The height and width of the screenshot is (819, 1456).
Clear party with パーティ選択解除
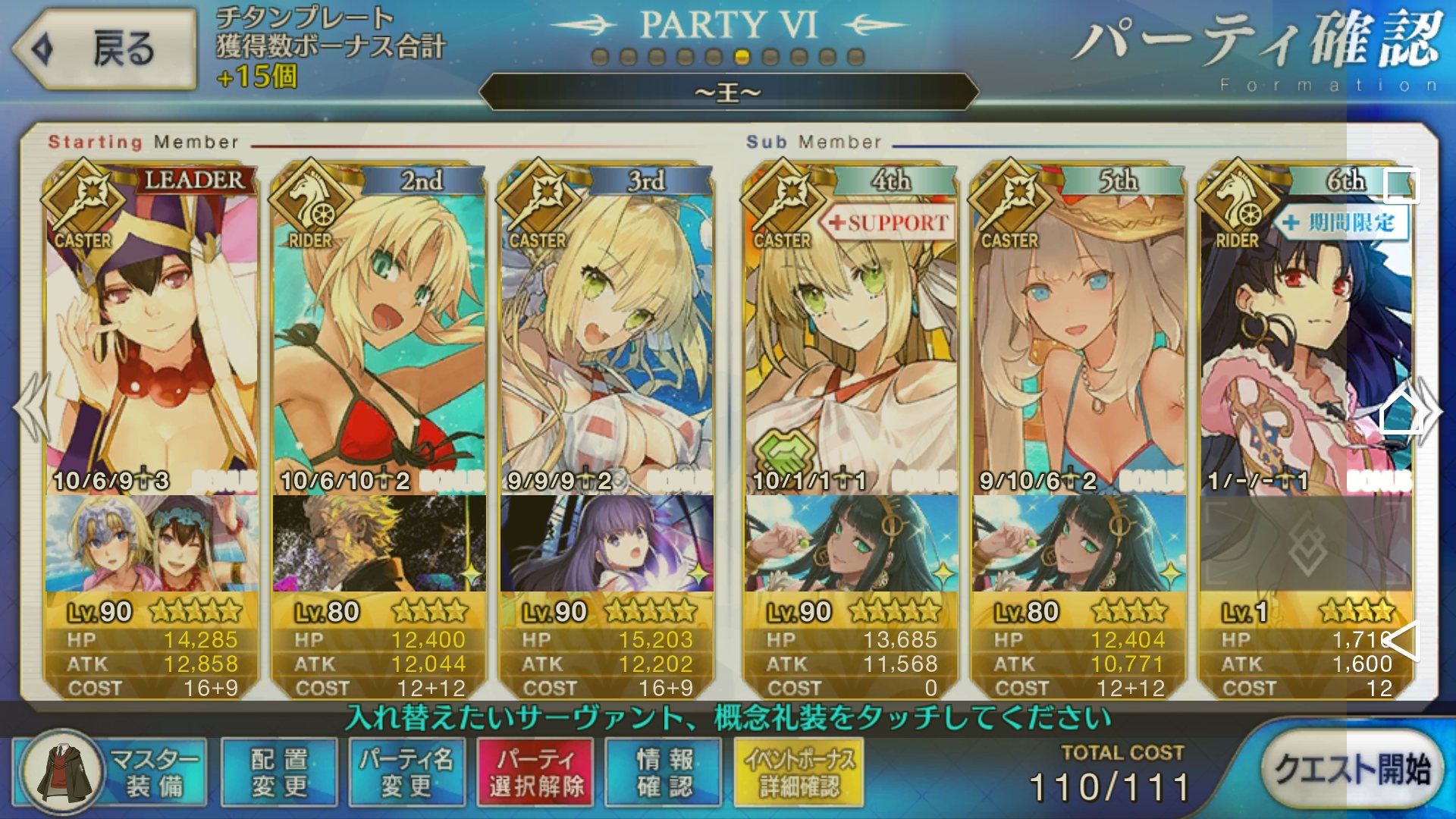tap(535, 772)
